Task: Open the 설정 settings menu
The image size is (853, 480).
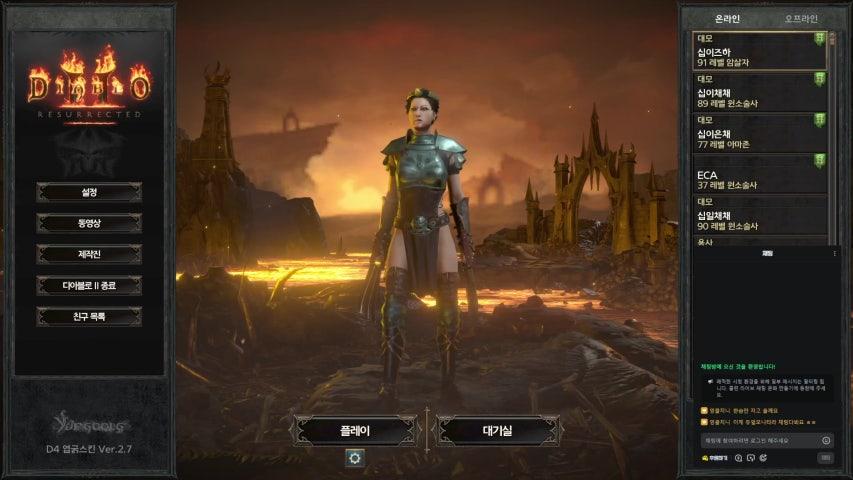Action: coord(89,191)
